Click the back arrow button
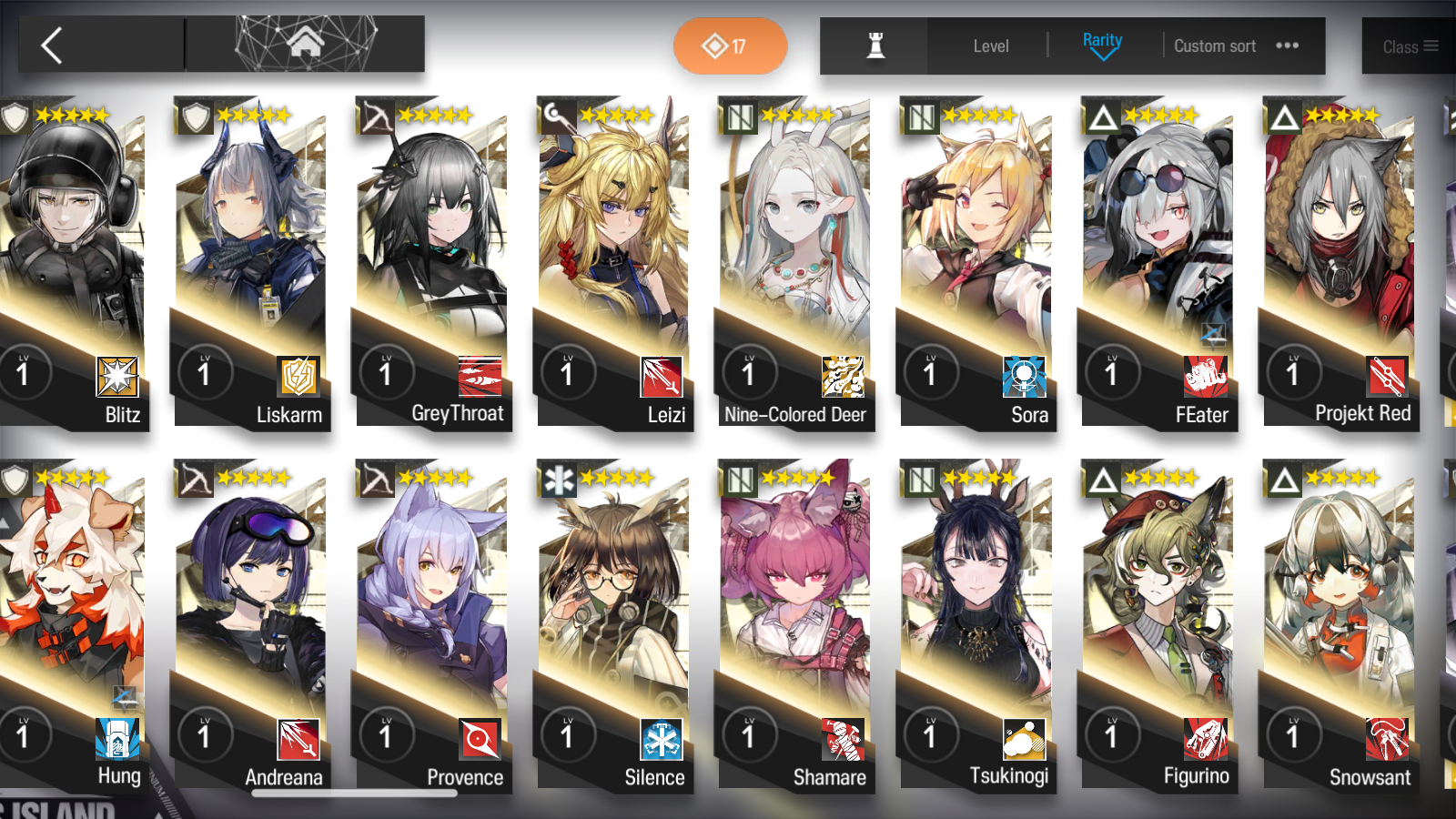The image size is (1456, 819). [x=52, y=44]
